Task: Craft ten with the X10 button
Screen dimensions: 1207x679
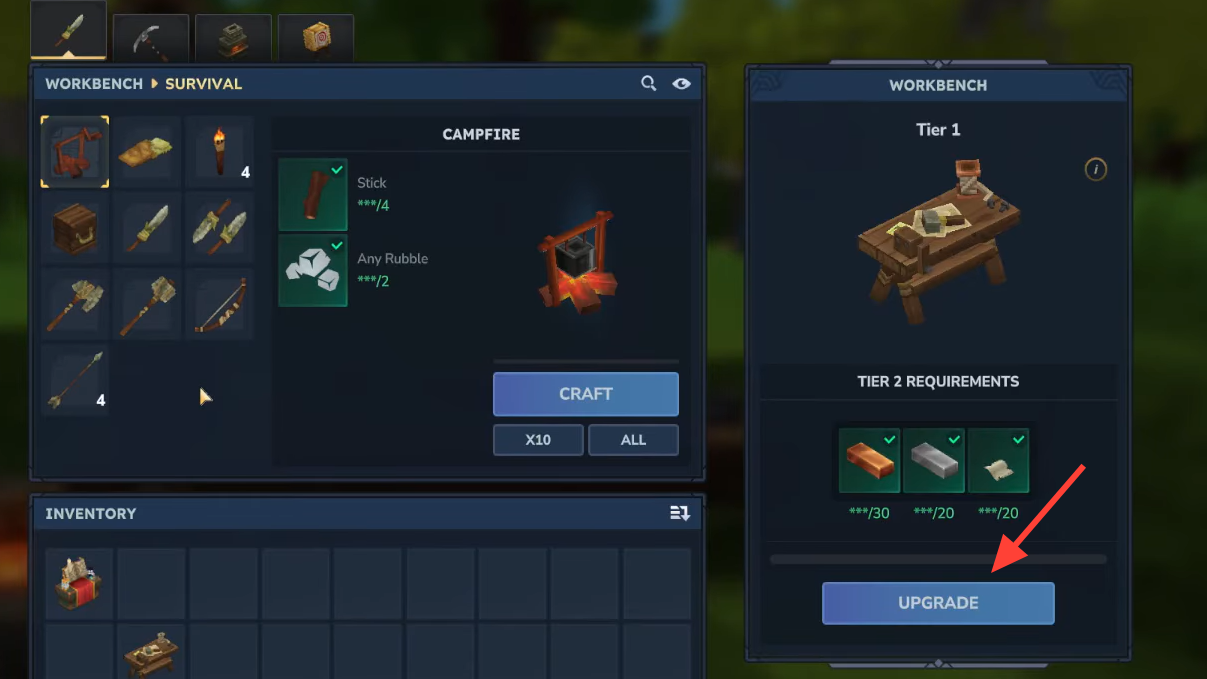Action: point(538,440)
